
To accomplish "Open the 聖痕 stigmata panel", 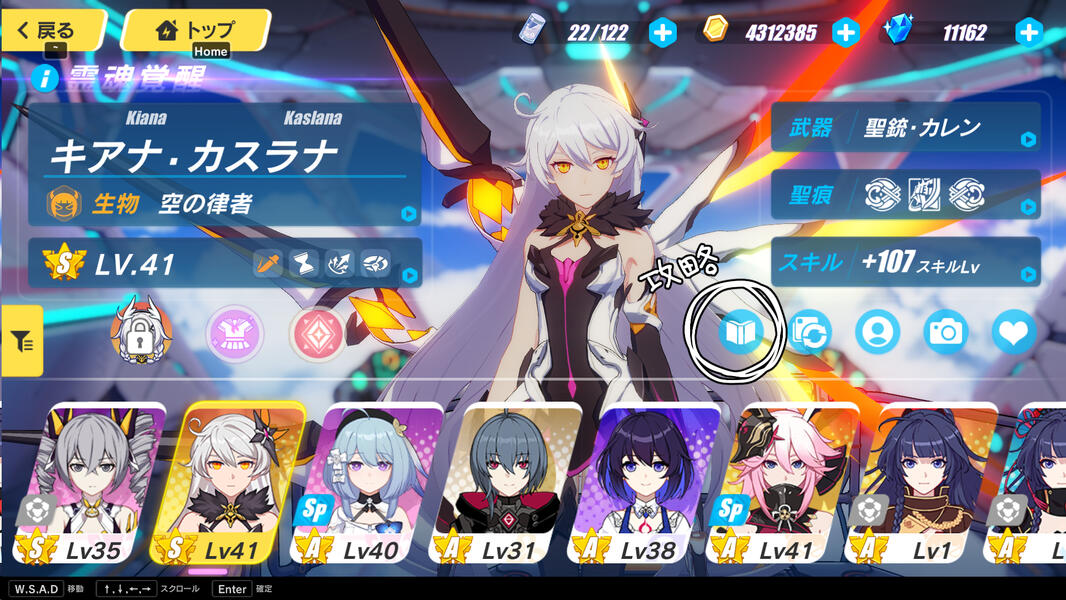I will point(905,195).
